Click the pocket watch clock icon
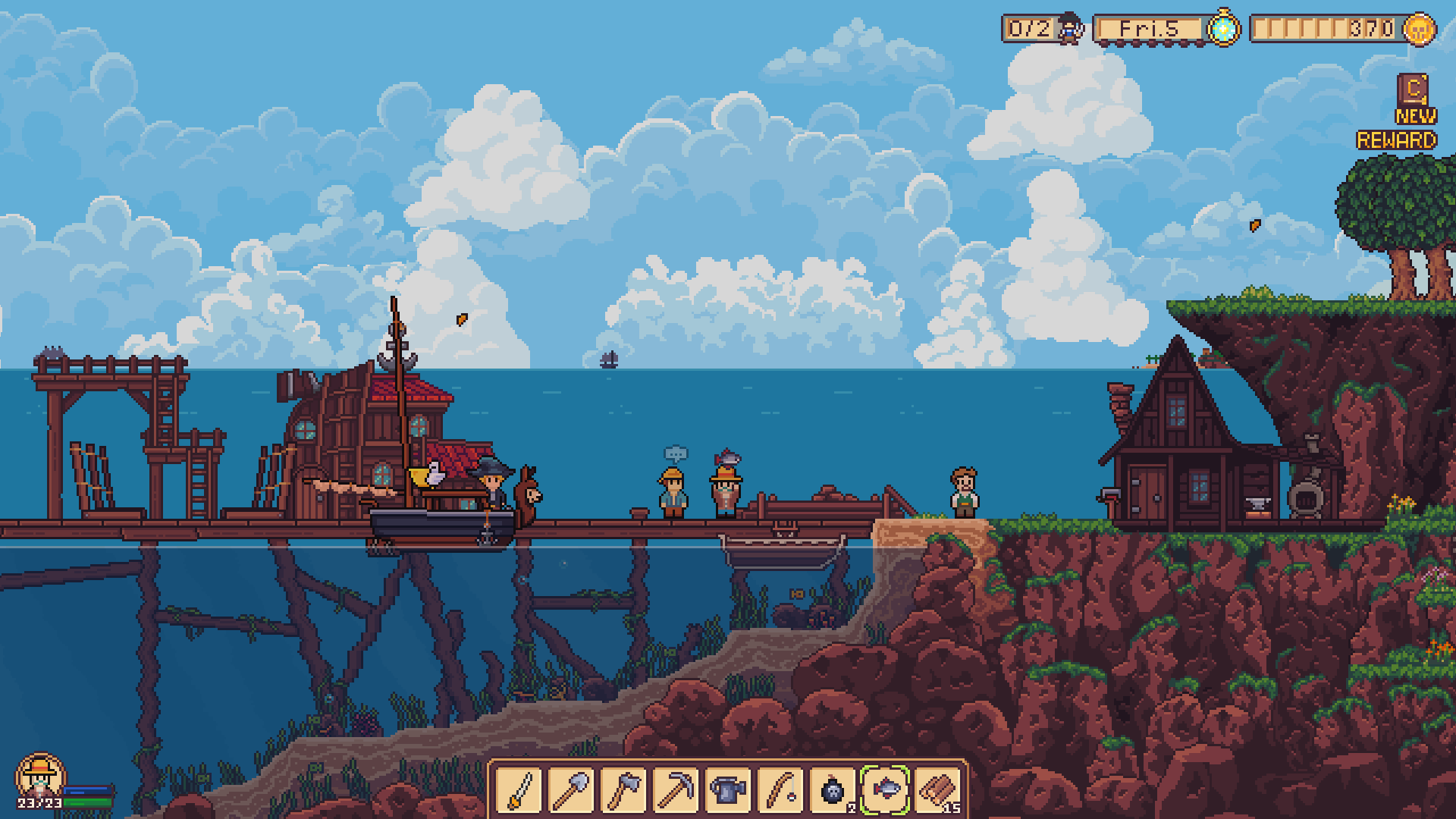1456x819 pixels. pos(1222,29)
